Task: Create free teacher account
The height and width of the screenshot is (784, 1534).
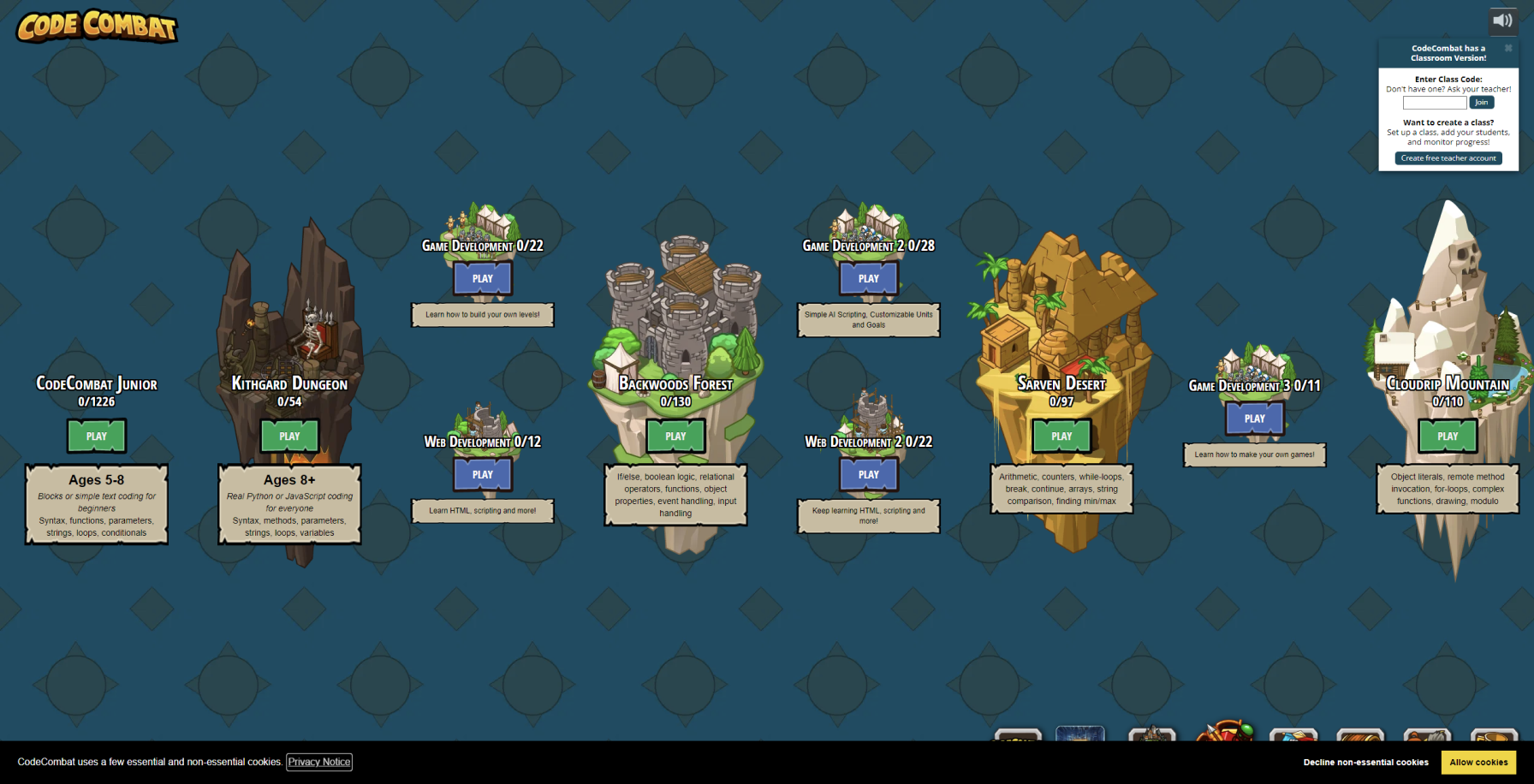Action: (1448, 158)
